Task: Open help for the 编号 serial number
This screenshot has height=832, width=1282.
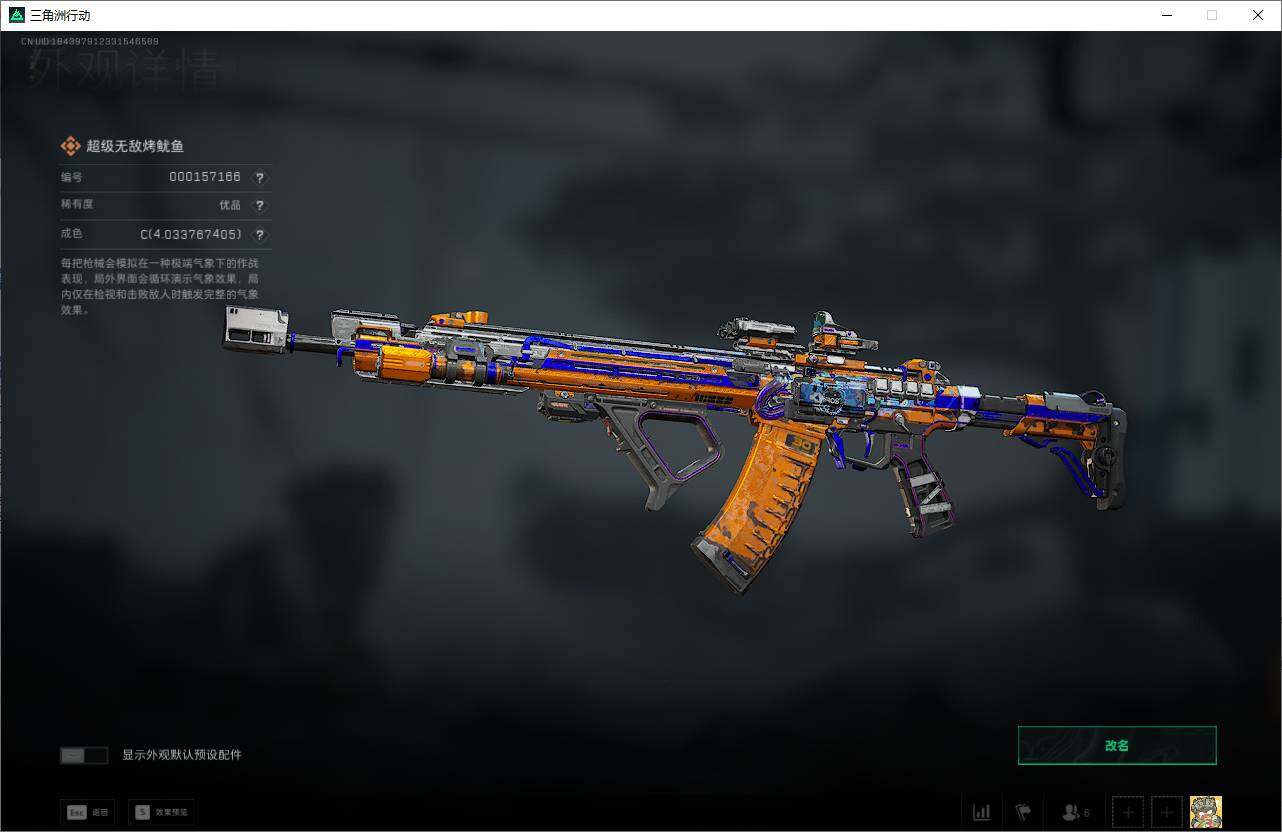Action: [x=260, y=178]
